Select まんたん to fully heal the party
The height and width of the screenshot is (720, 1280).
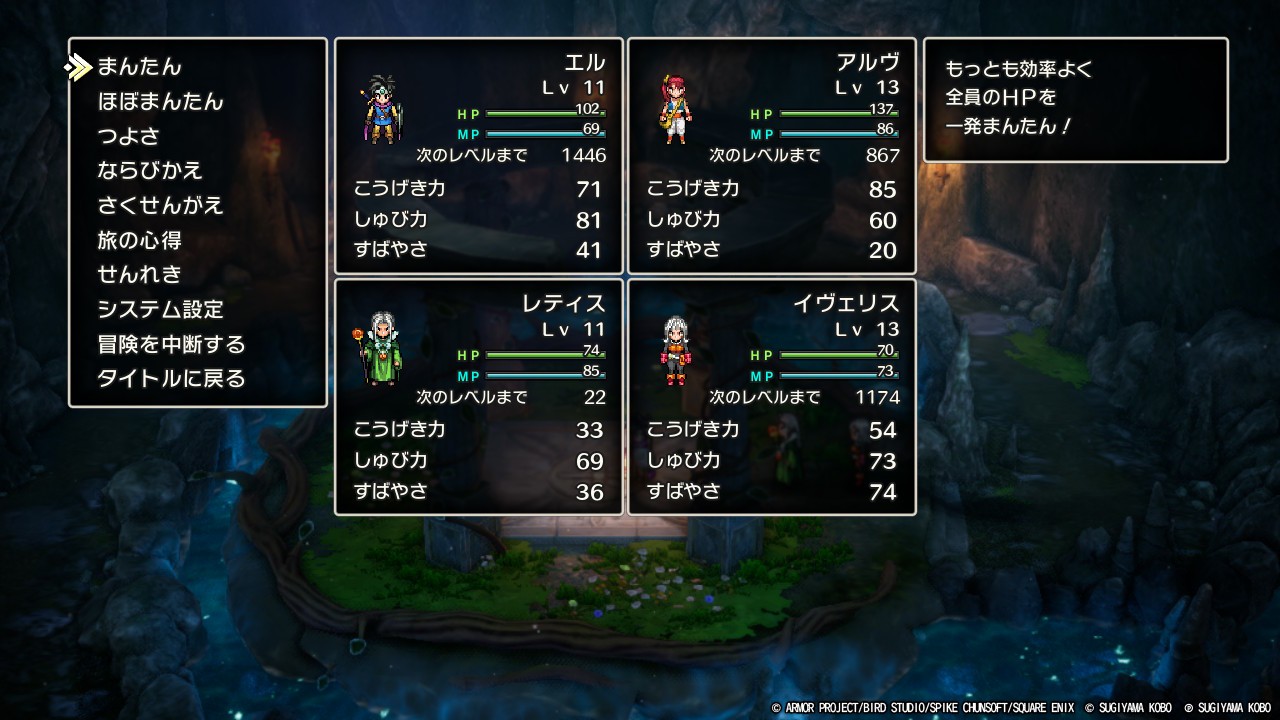point(139,67)
